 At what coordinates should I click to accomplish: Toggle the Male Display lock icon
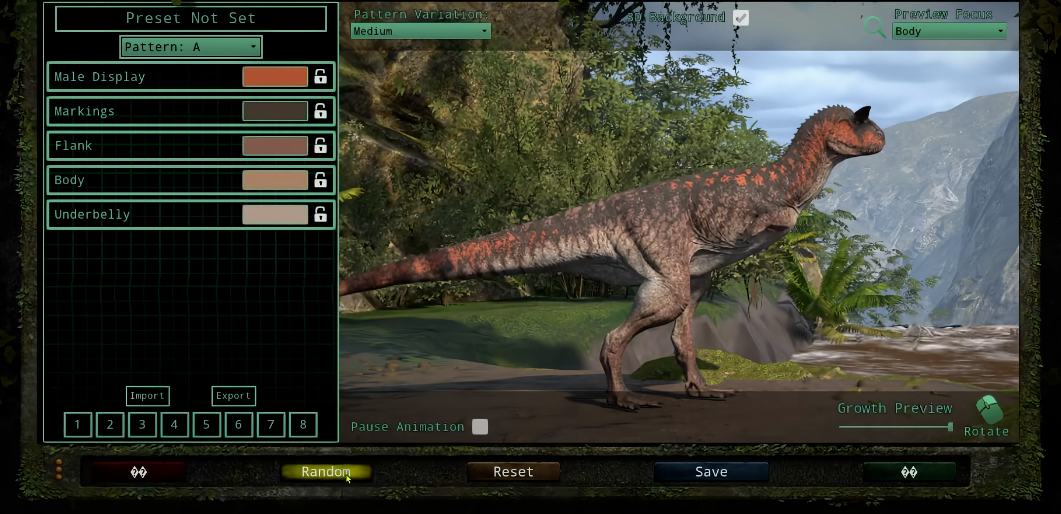pos(321,77)
